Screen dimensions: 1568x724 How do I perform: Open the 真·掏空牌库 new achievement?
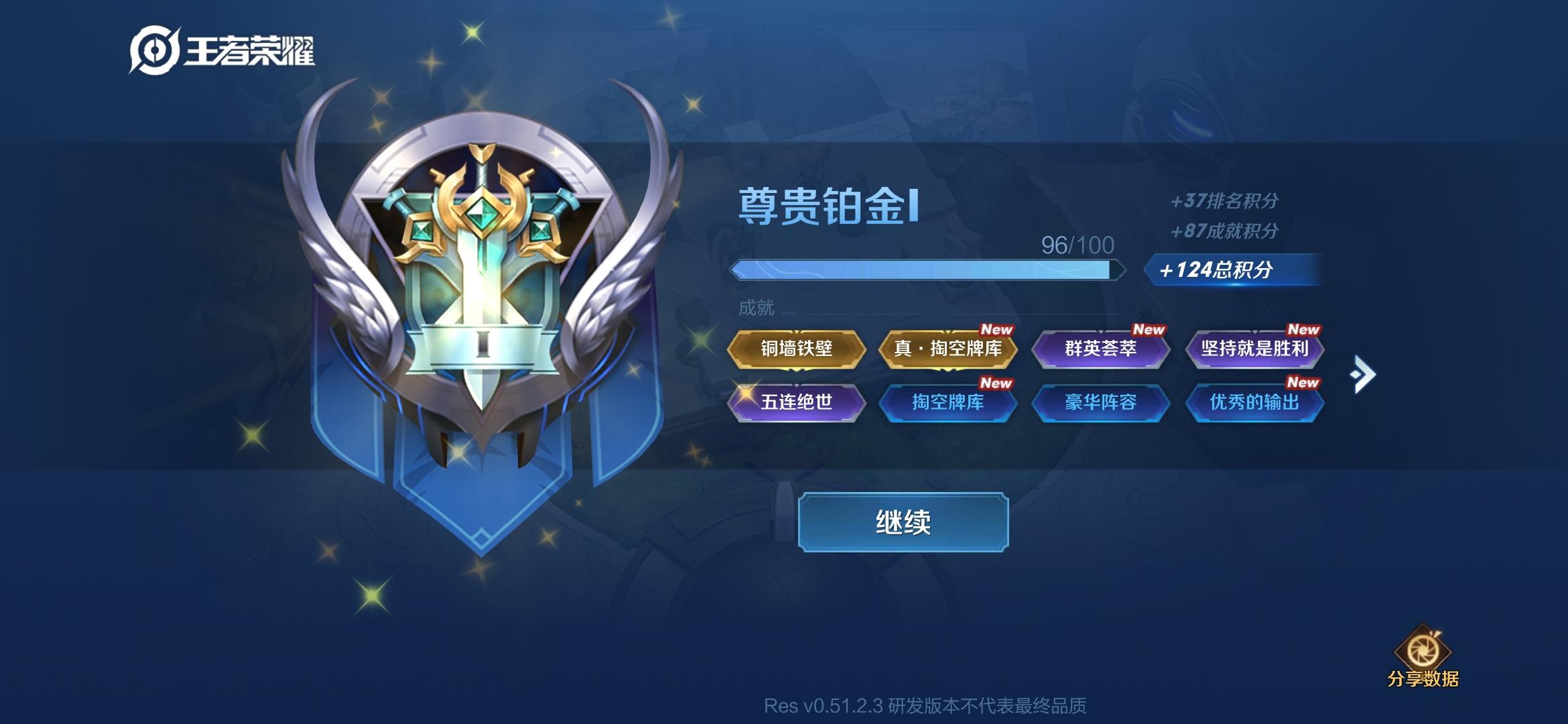click(x=950, y=351)
